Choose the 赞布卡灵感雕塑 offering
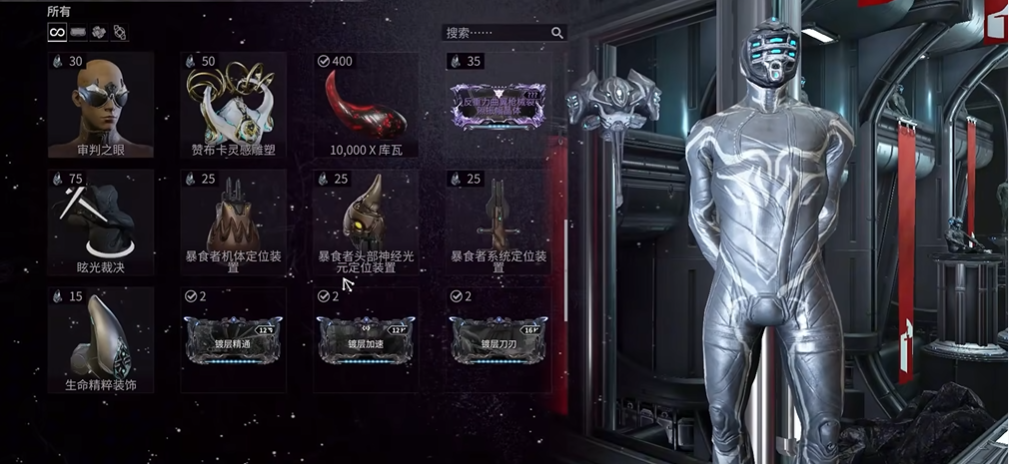 (233, 106)
